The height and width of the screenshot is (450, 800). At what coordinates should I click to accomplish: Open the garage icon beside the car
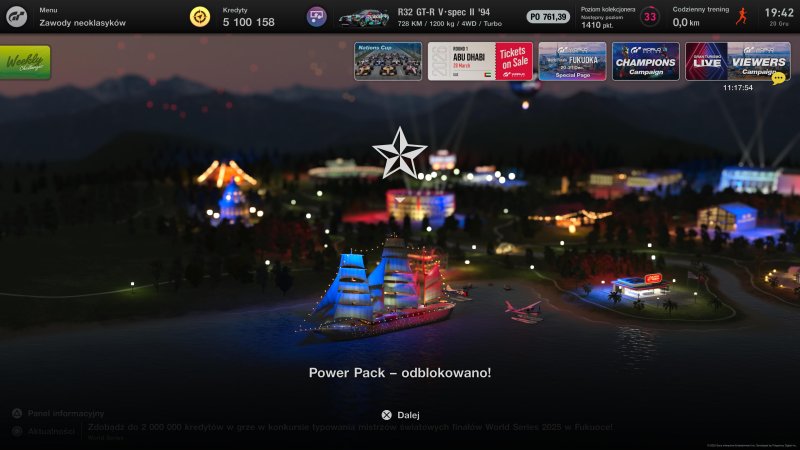[x=316, y=16]
